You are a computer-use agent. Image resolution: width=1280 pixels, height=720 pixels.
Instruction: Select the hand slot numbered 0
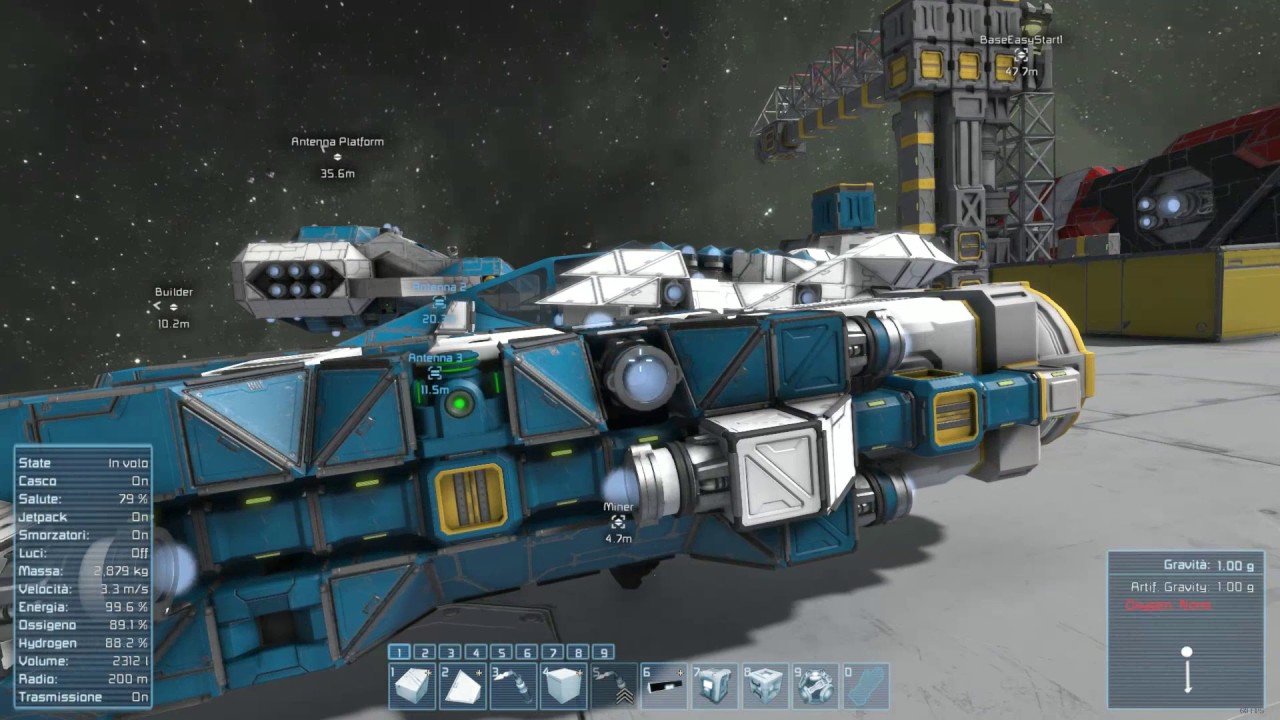866,686
